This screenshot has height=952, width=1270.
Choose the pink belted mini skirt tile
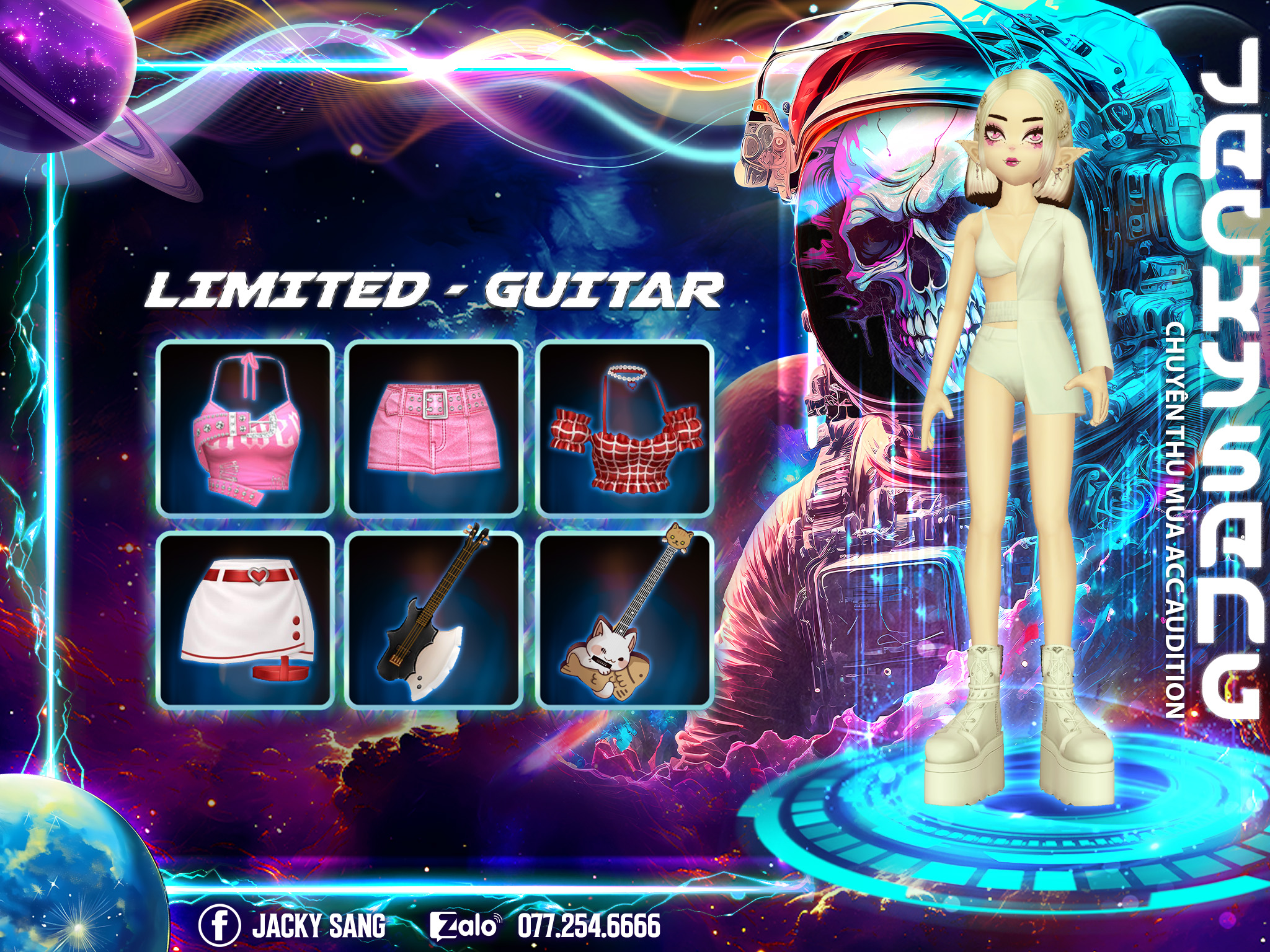pyautogui.click(x=434, y=429)
